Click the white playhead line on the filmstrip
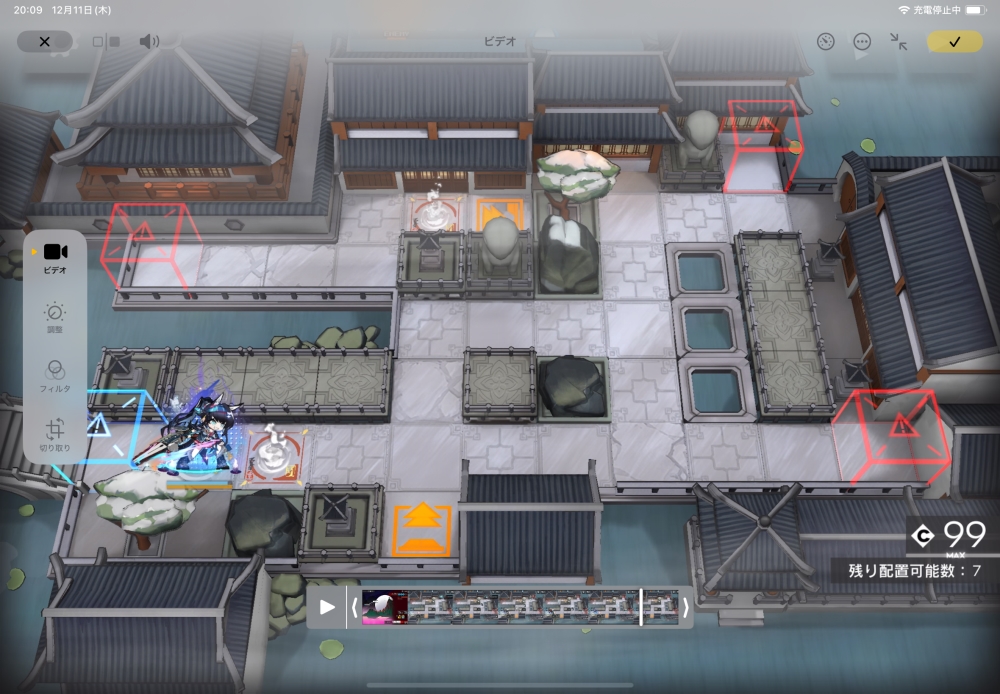This screenshot has width=1000, height=694. [641, 606]
